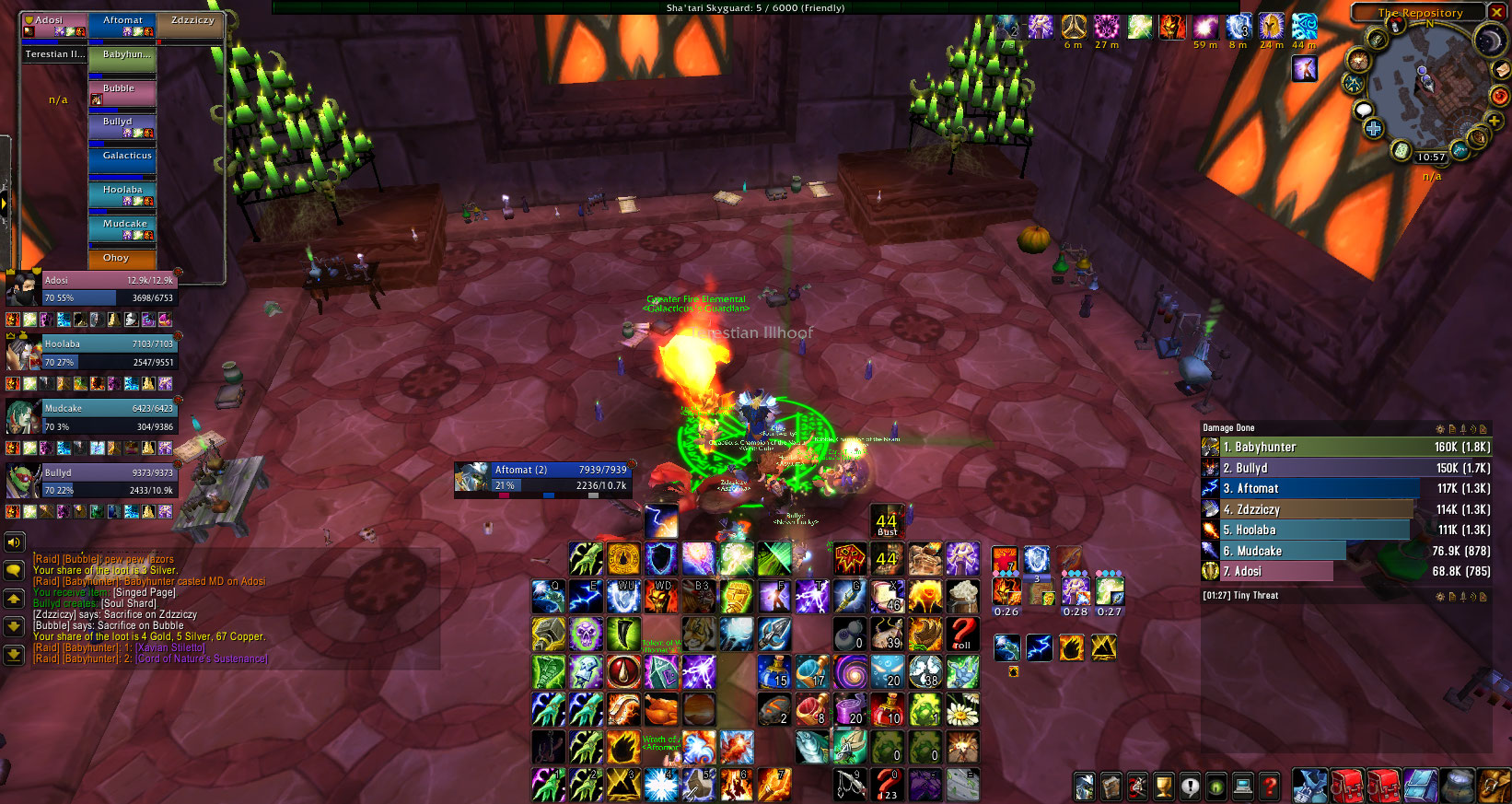Use the white daisy flower item
The image size is (1512, 804).
pyautogui.click(x=962, y=709)
